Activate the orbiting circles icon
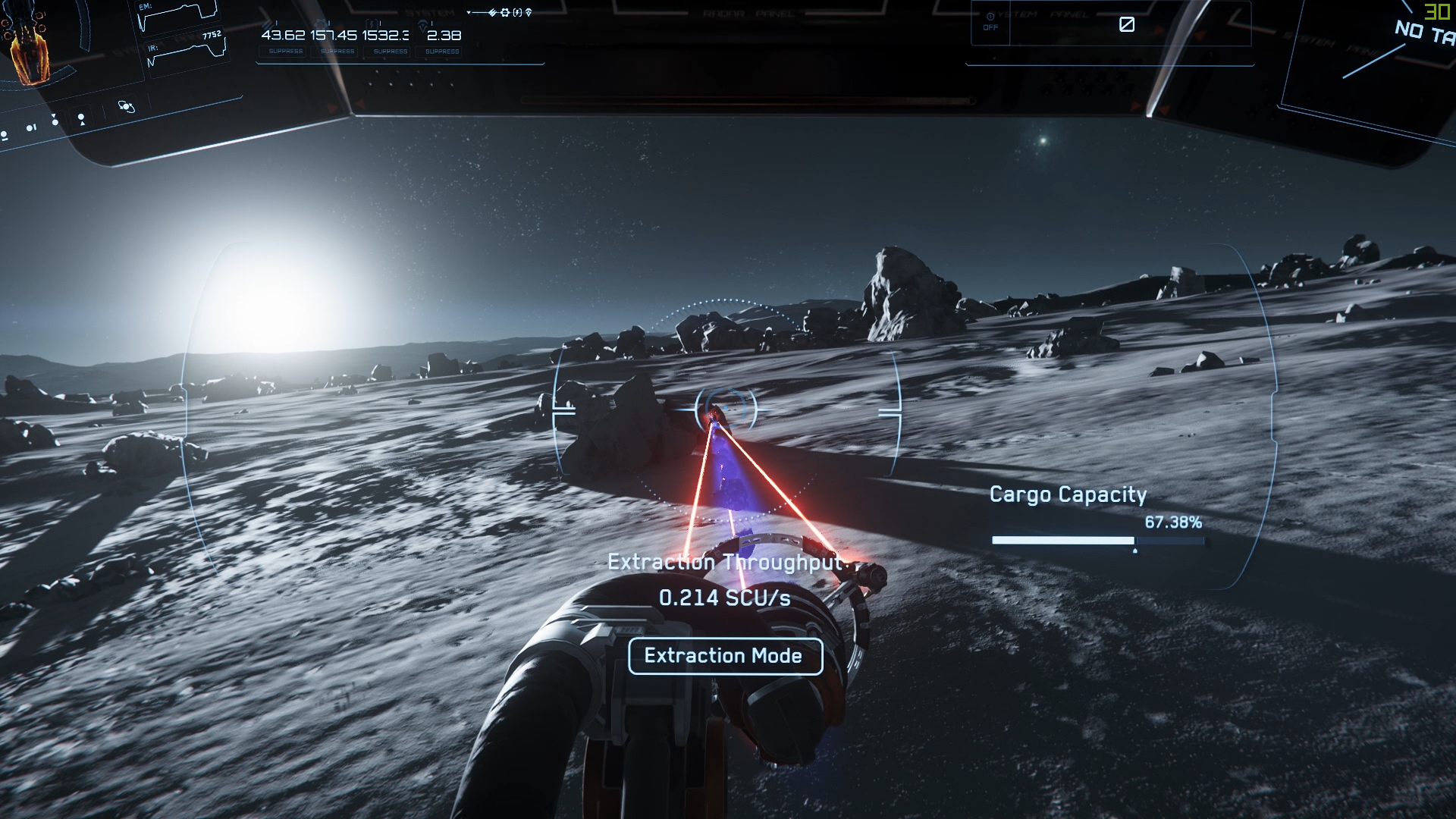This screenshot has width=1456, height=819. tap(126, 106)
